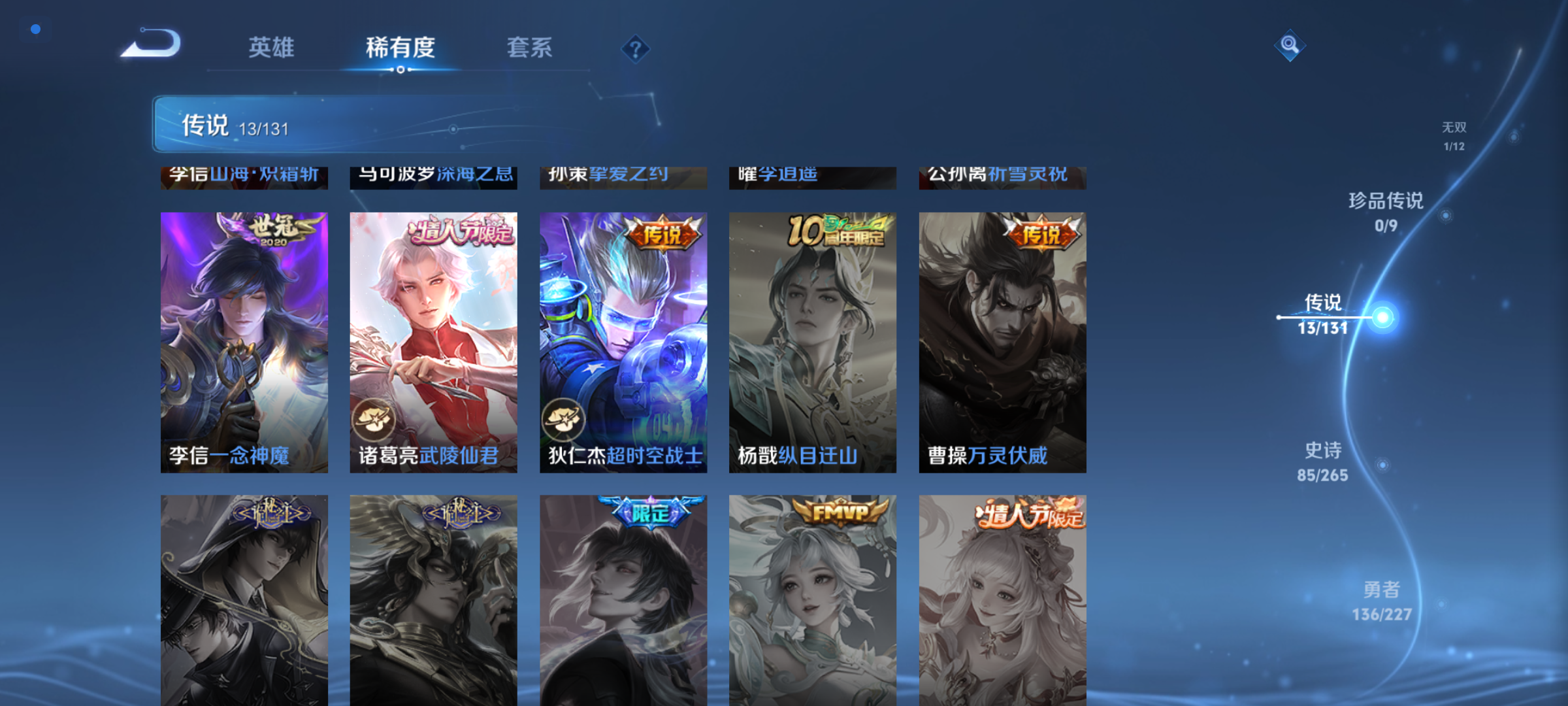
Task: Click the blue dot in the top left corner
Action: [x=35, y=29]
